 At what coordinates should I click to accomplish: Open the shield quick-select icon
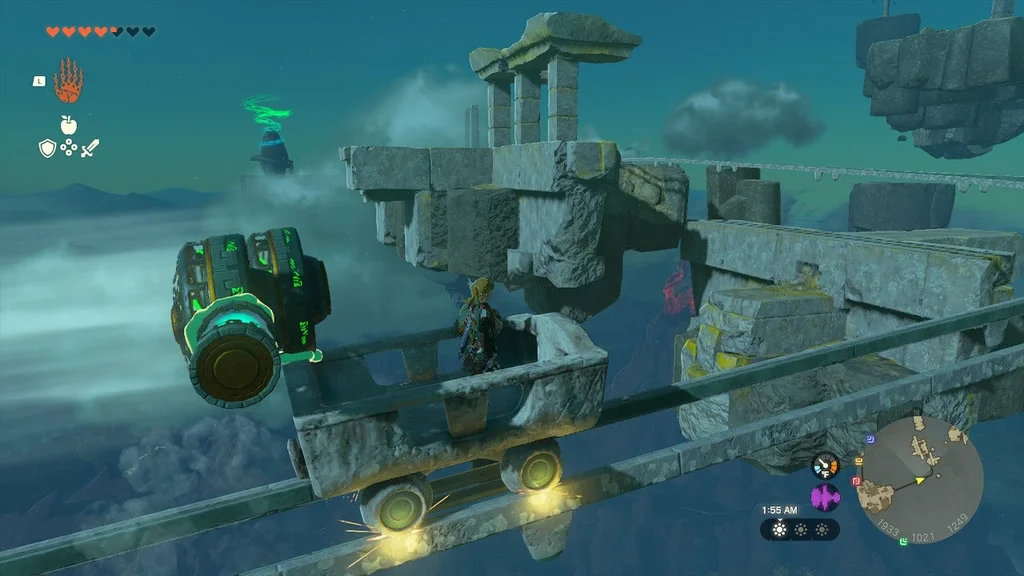[46, 149]
